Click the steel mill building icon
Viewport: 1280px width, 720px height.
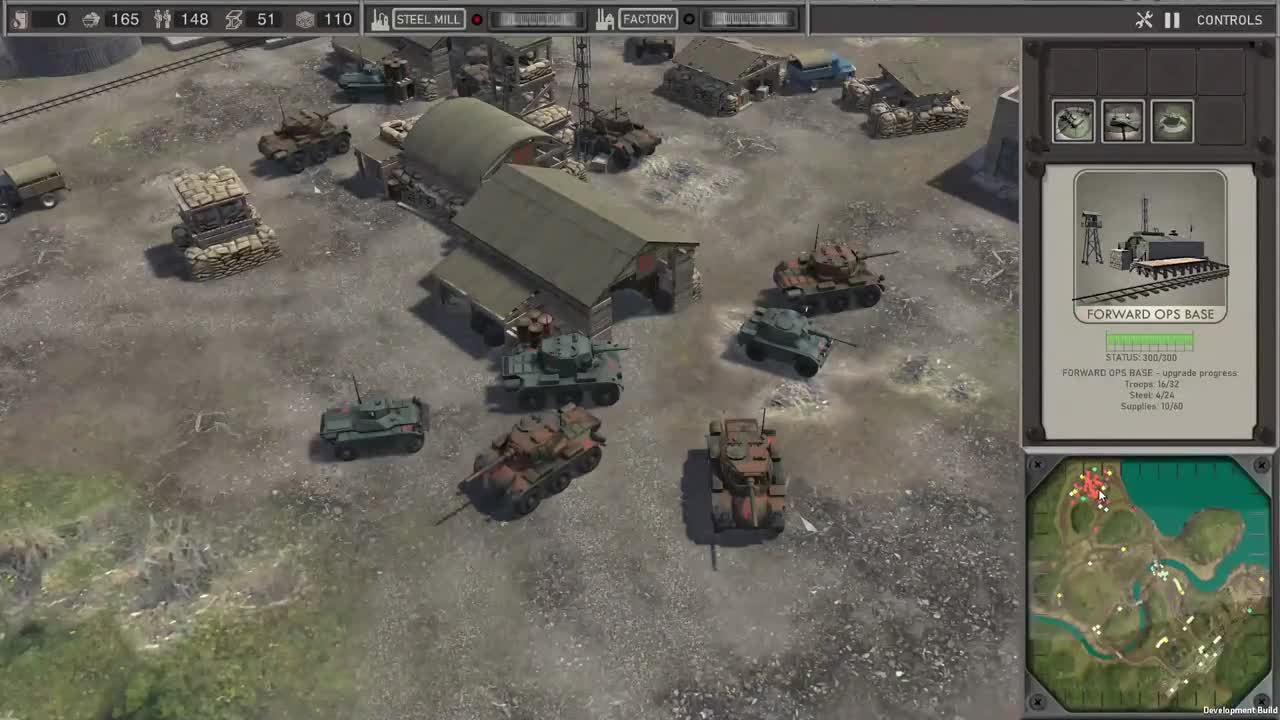click(x=378, y=18)
